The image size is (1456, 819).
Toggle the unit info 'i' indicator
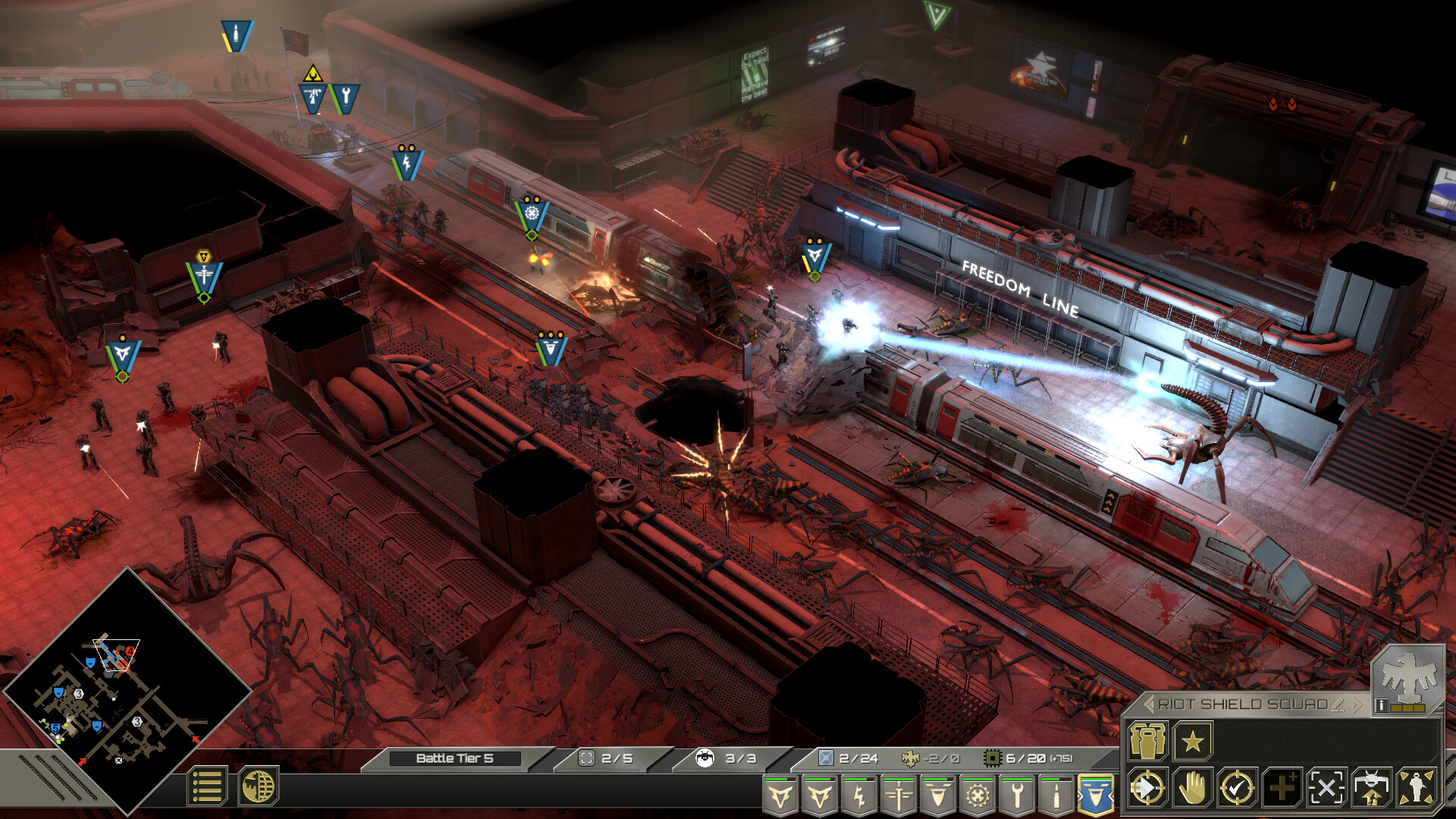coord(1381,705)
